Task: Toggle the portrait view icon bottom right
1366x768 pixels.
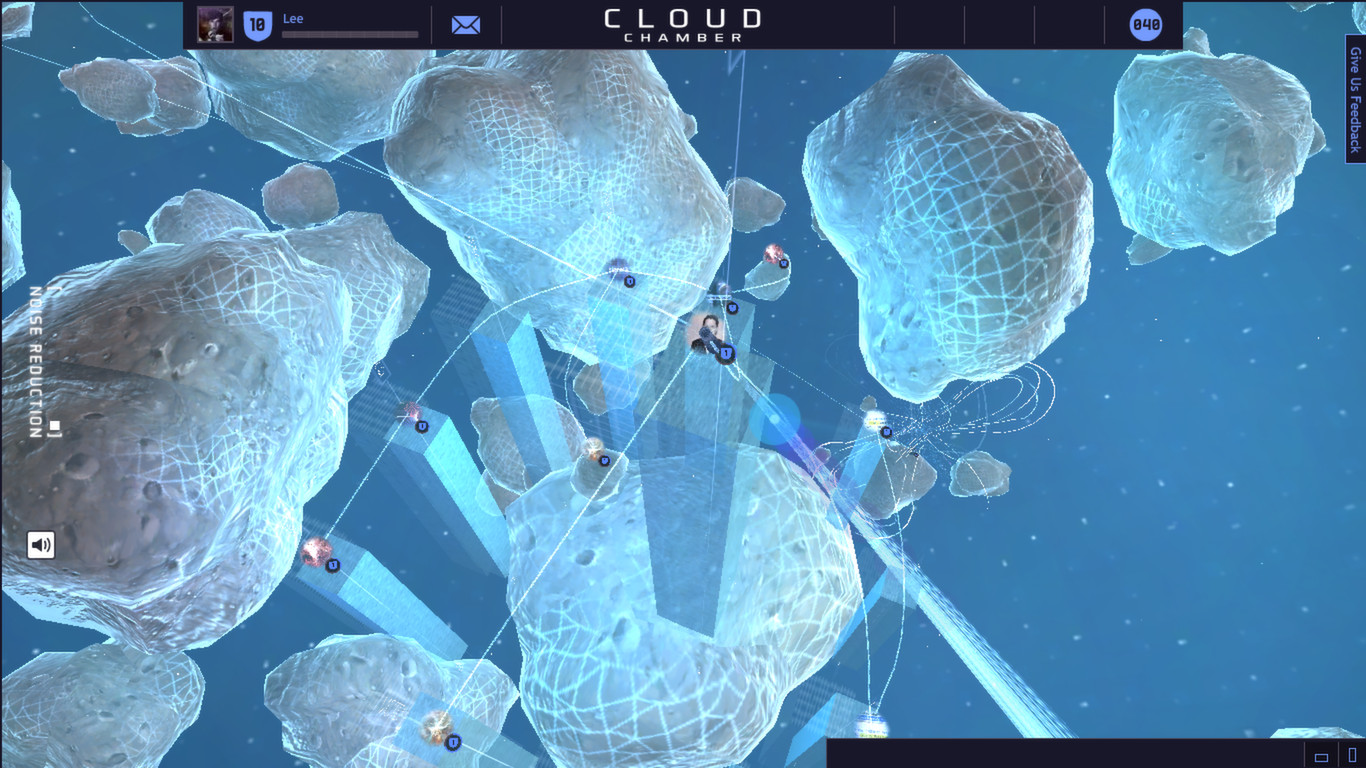Action: tap(1353, 754)
